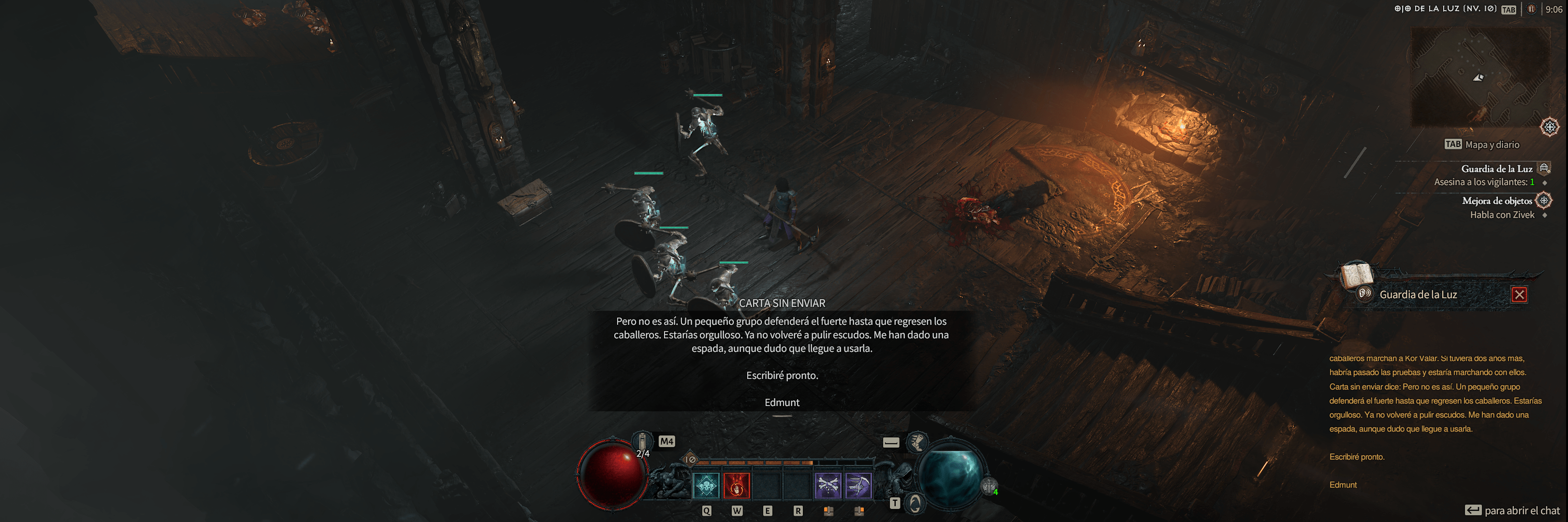This screenshot has height=522, width=1568.
Task: Activate the teal three-skulls skill
Action: tap(706, 485)
